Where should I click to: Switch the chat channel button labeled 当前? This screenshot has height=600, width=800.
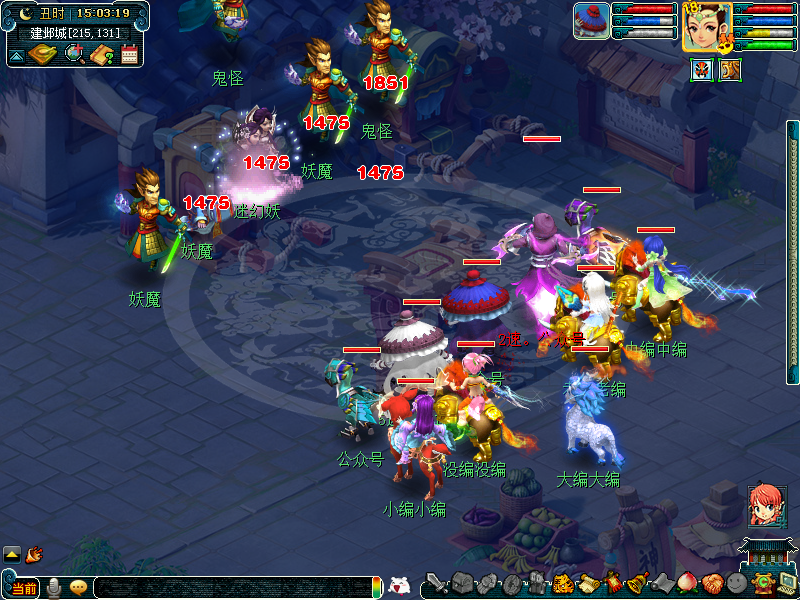[x=22, y=588]
